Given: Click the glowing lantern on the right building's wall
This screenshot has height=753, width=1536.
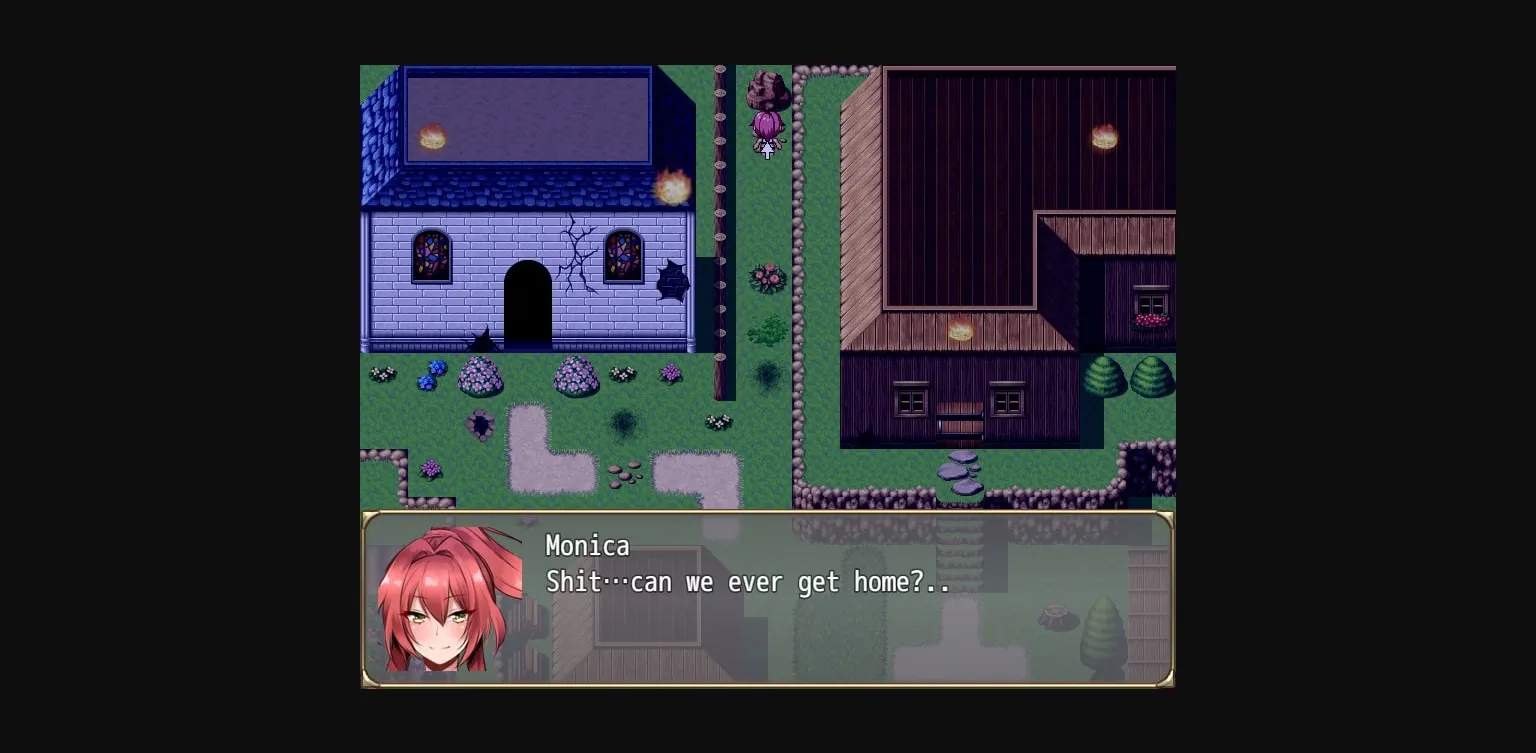Looking at the screenshot, I should 1104,137.
